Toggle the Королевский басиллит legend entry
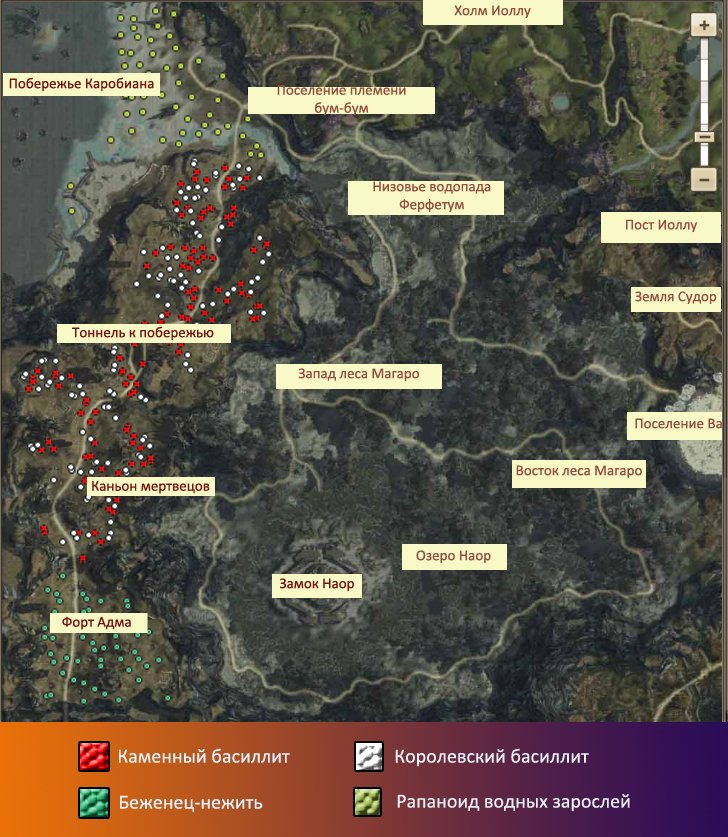 371,757
